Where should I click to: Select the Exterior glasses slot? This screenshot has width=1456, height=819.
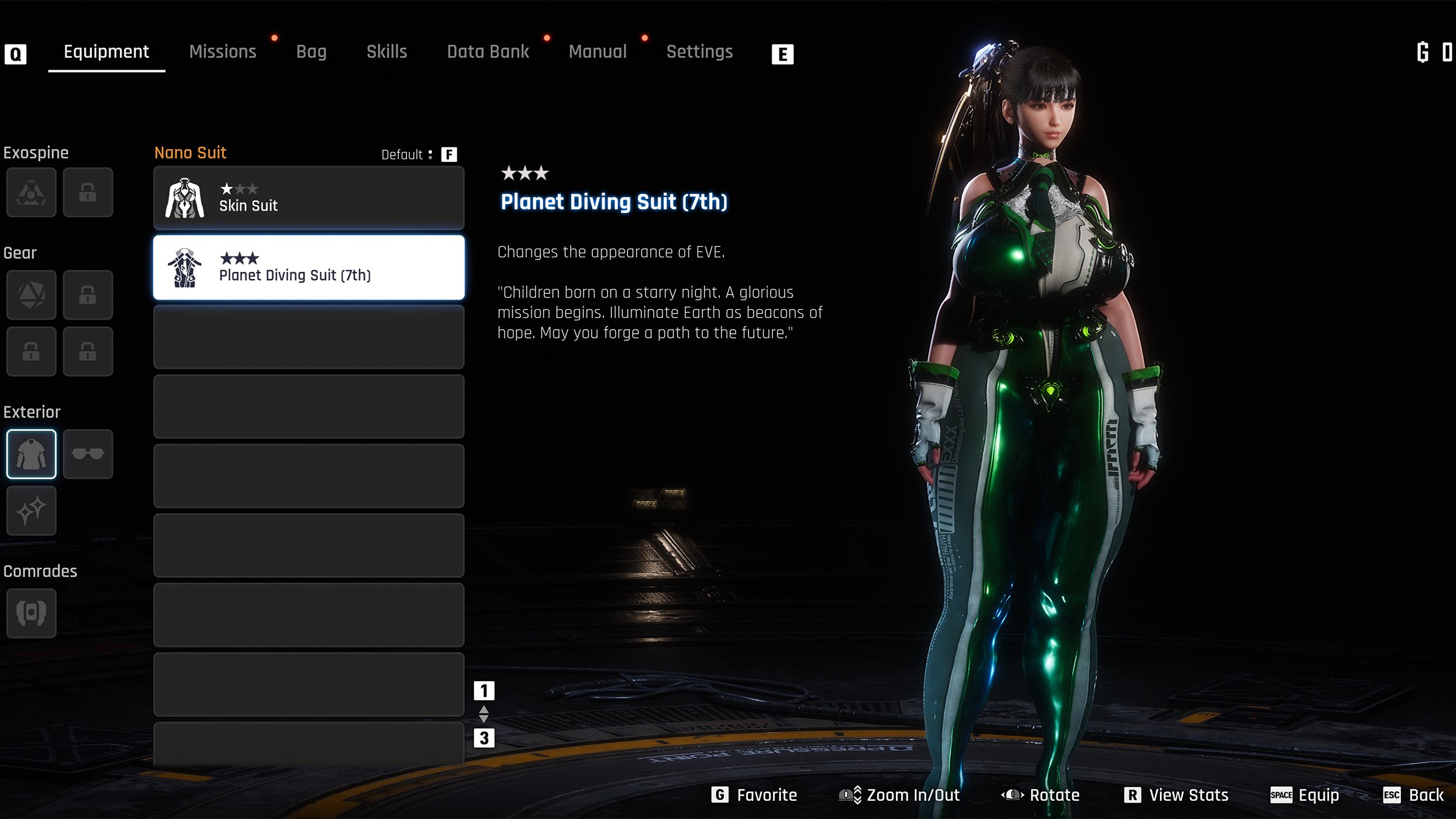pyautogui.click(x=88, y=454)
